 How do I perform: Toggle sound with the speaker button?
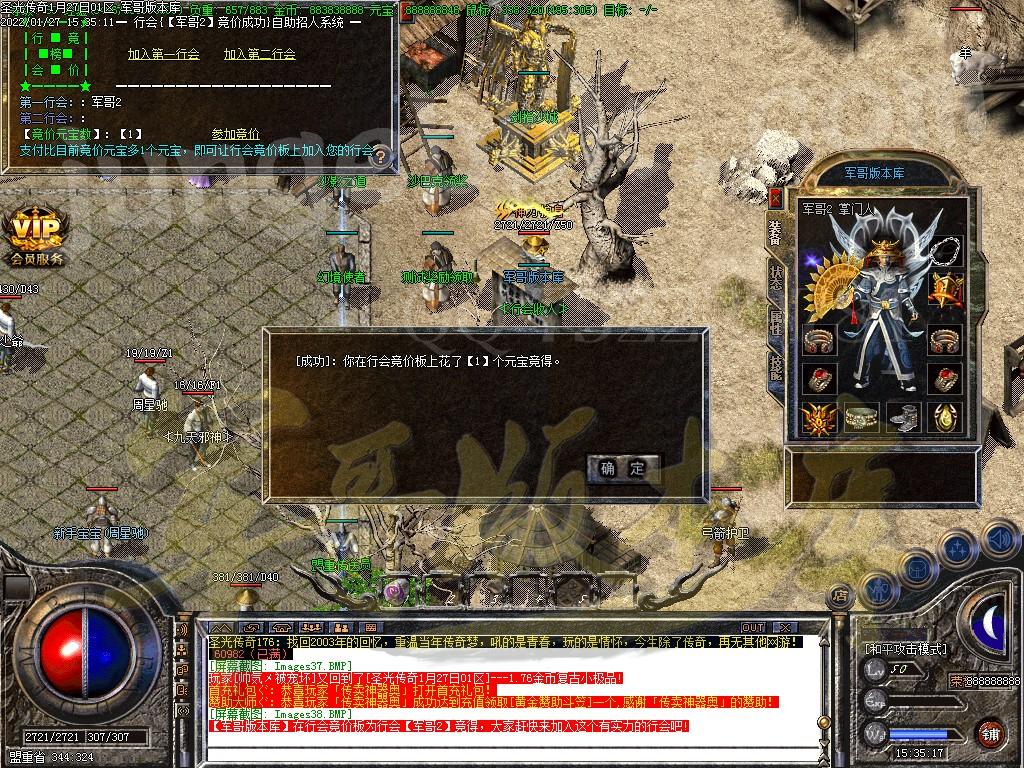(1000, 539)
